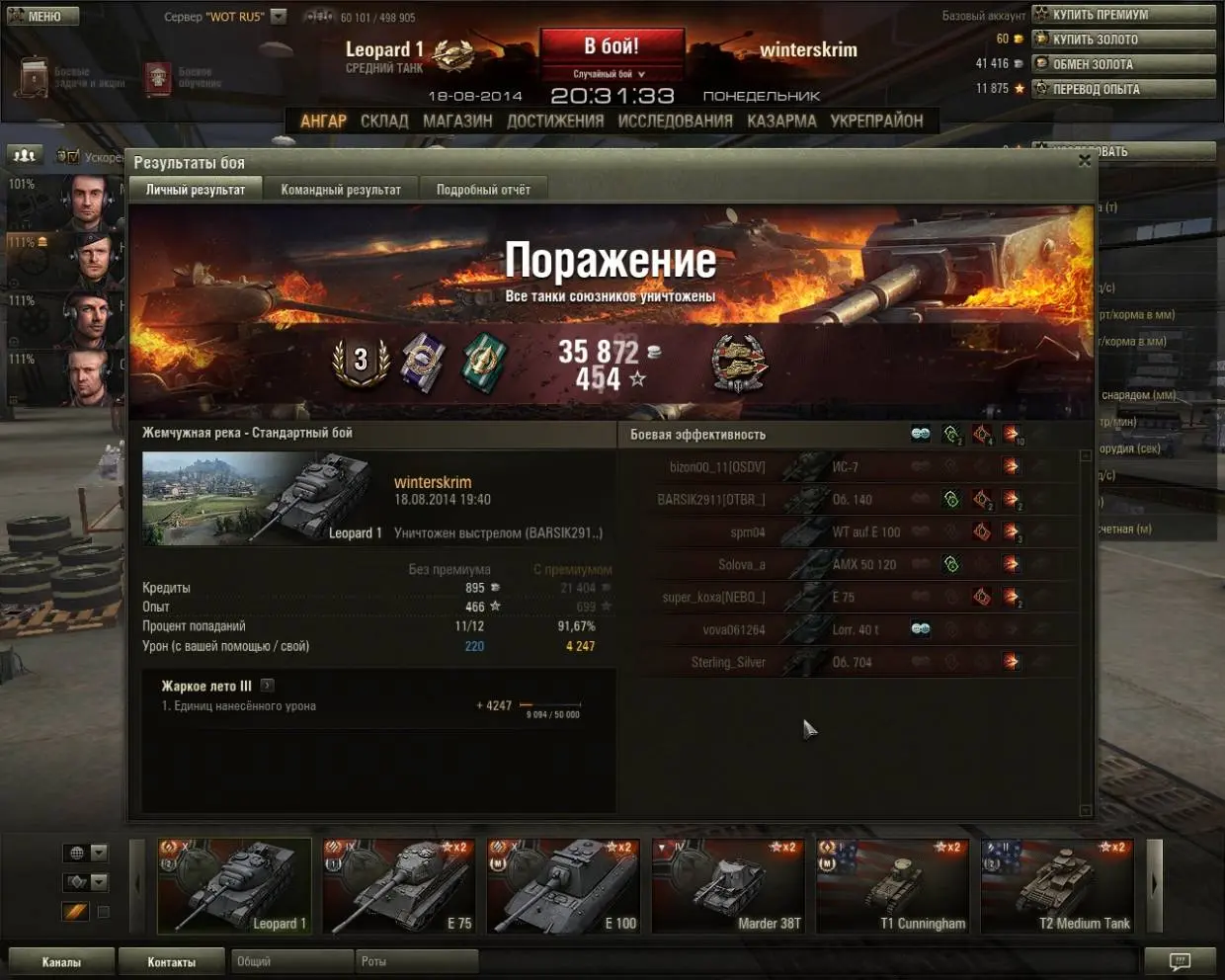1225x980 pixels.
Task: Open the Контакты list
Action: click(171, 961)
